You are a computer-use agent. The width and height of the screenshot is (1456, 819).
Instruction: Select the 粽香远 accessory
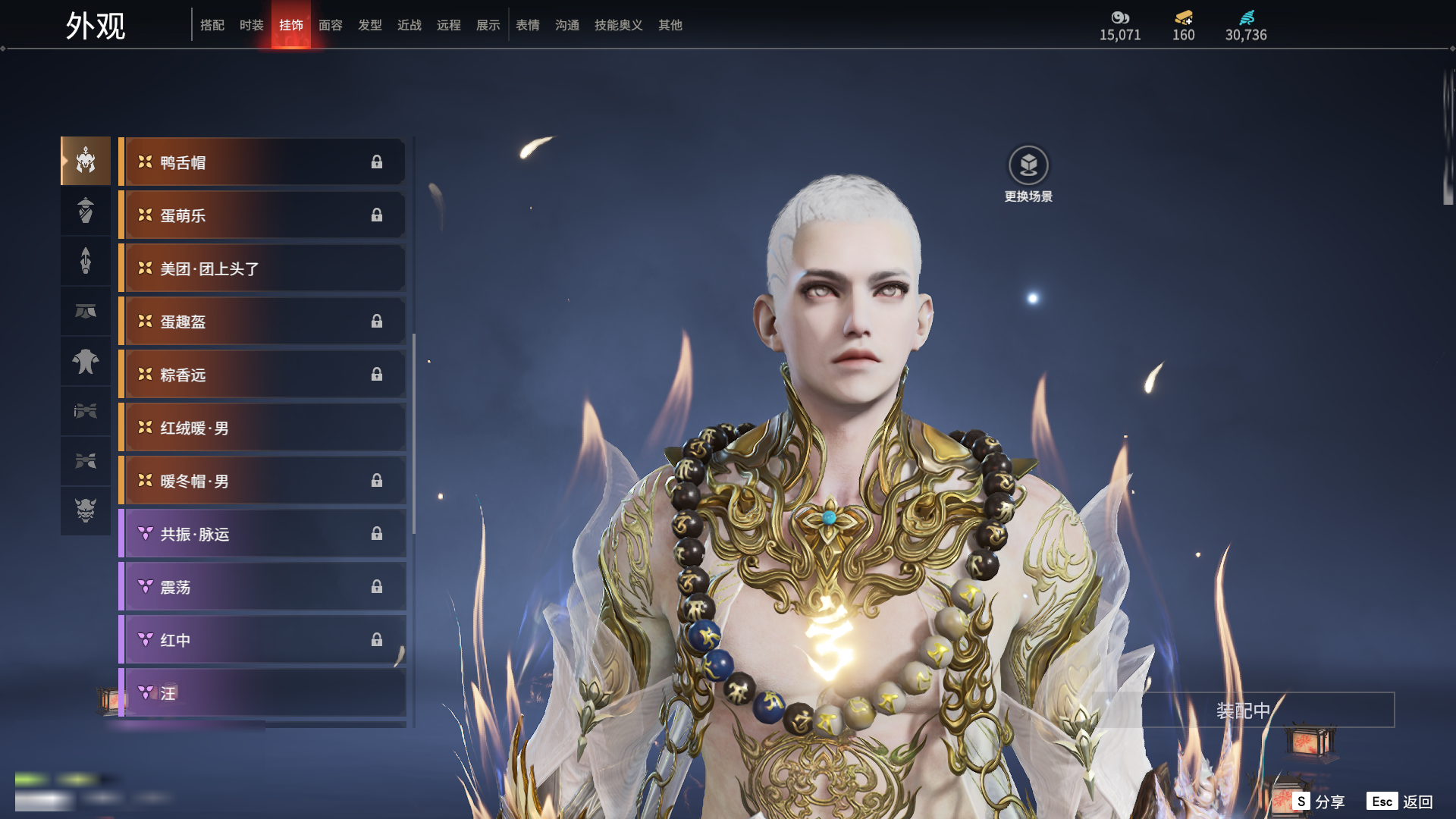click(x=262, y=375)
